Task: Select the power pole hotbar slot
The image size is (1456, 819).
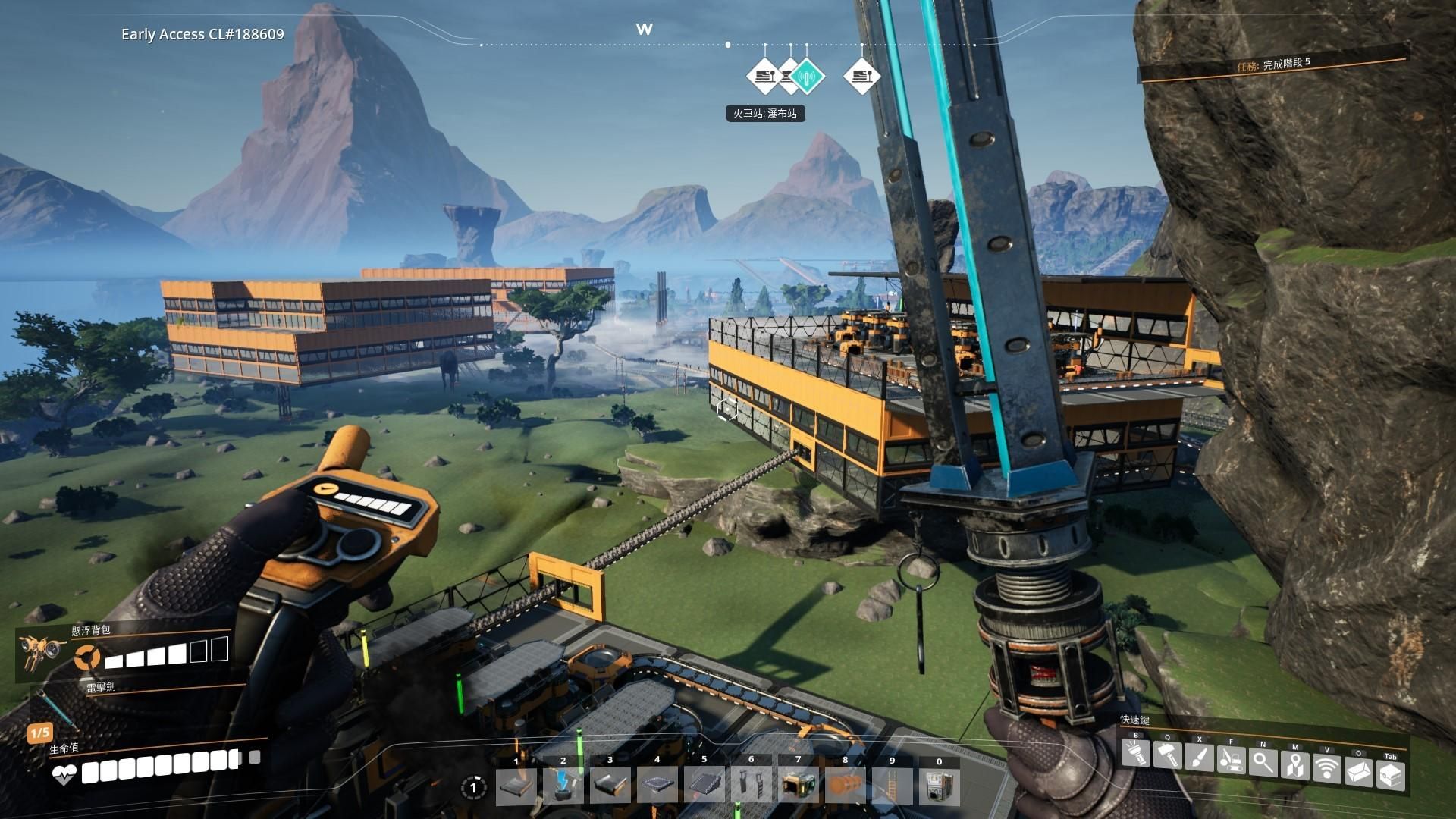Action: click(563, 786)
